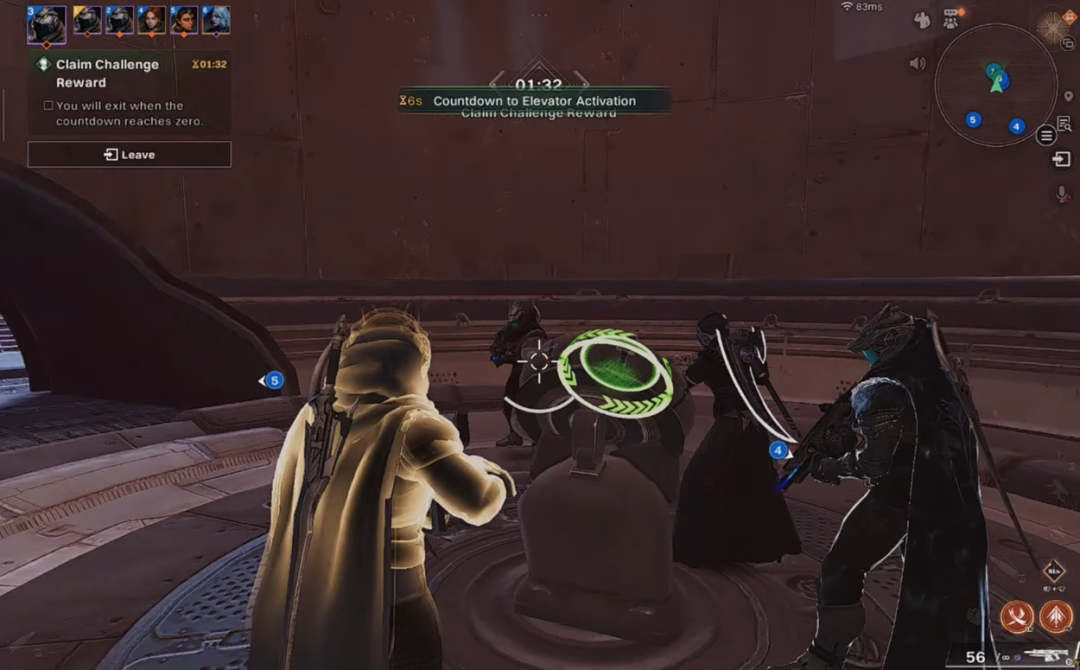1080x670 pixels.
Task: Open the Claim Challenge Reward objective tracker
Action: [107, 73]
